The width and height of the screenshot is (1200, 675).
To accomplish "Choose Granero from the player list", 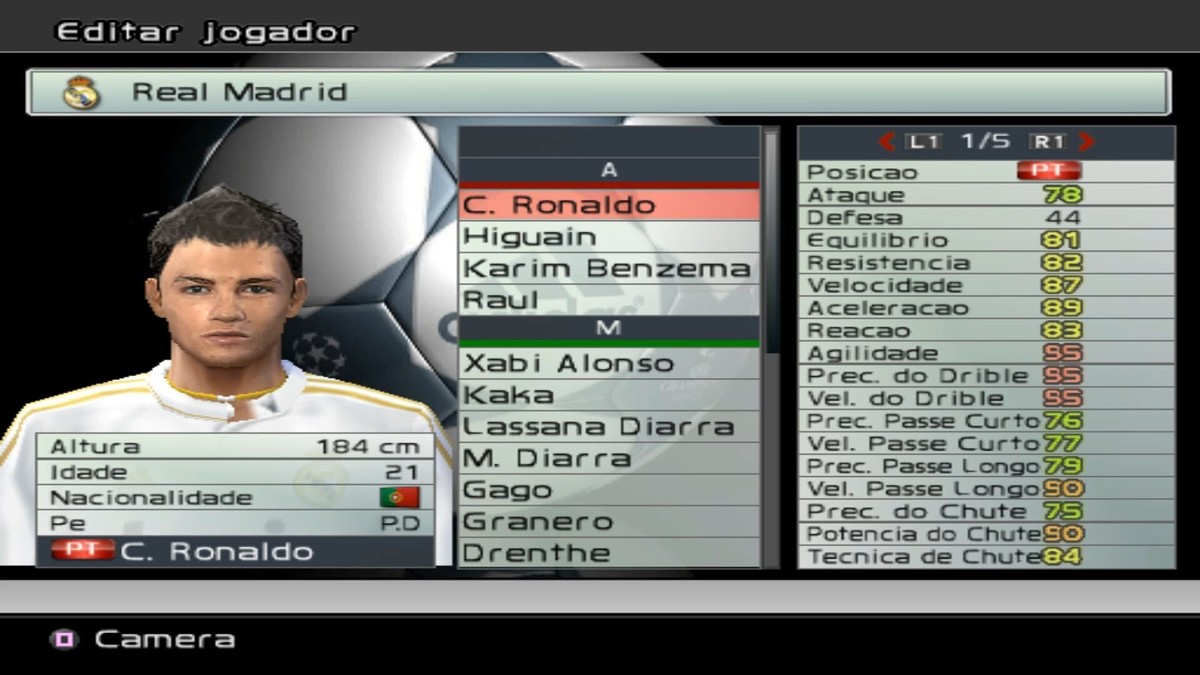I will point(608,522).
